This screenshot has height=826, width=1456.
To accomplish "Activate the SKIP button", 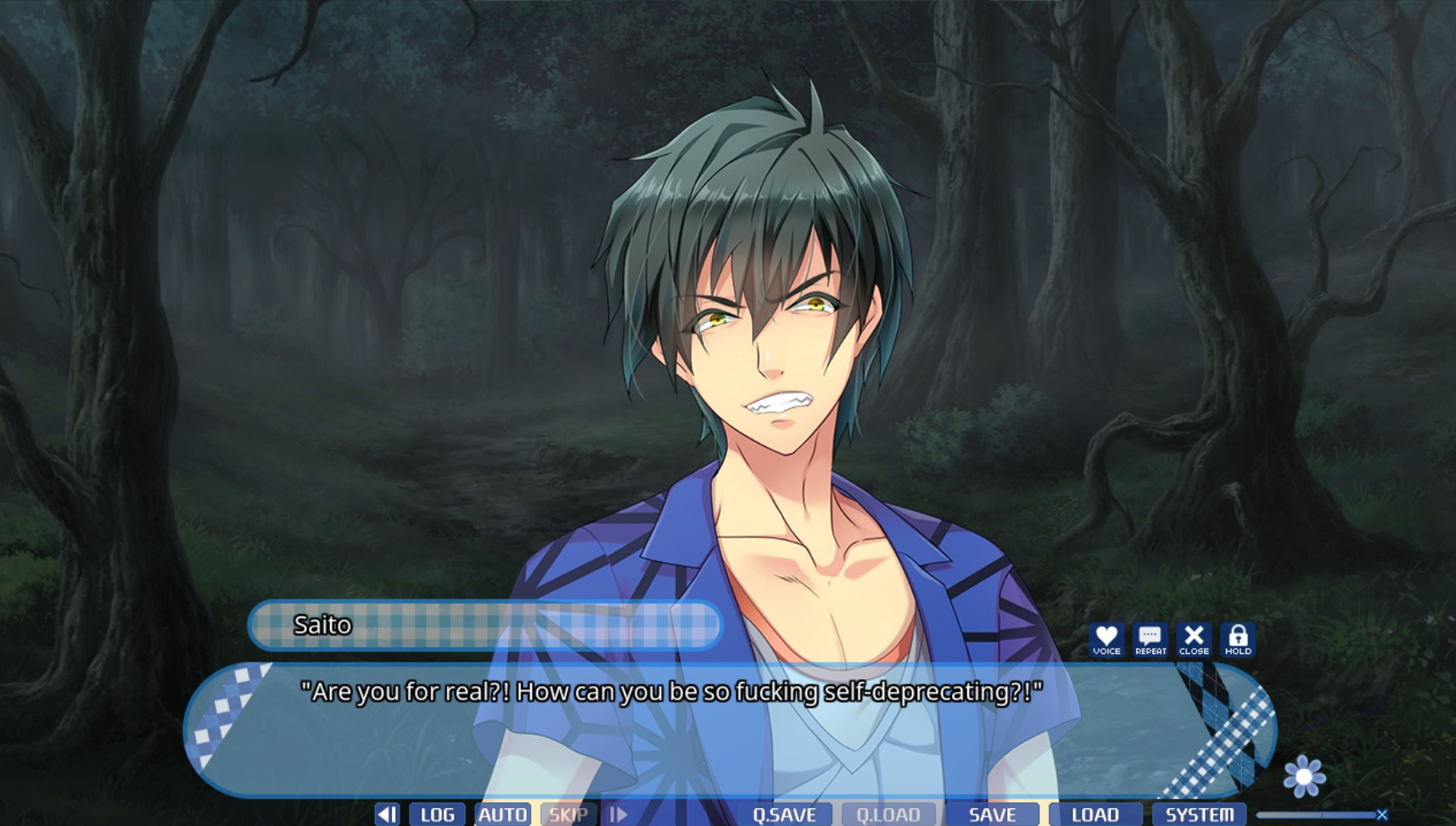I will [568, 815].
